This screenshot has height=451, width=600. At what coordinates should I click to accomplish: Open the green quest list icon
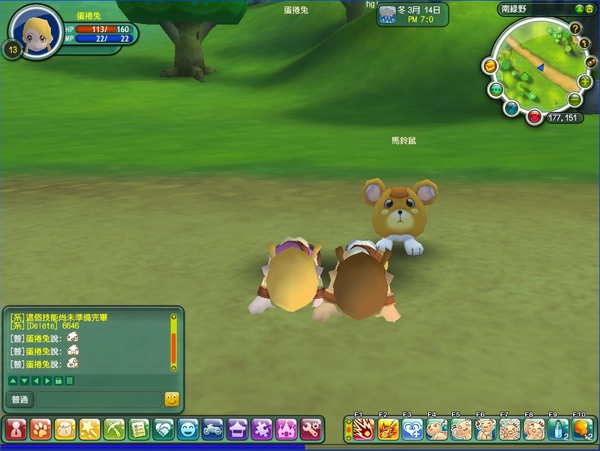(138, 429)
